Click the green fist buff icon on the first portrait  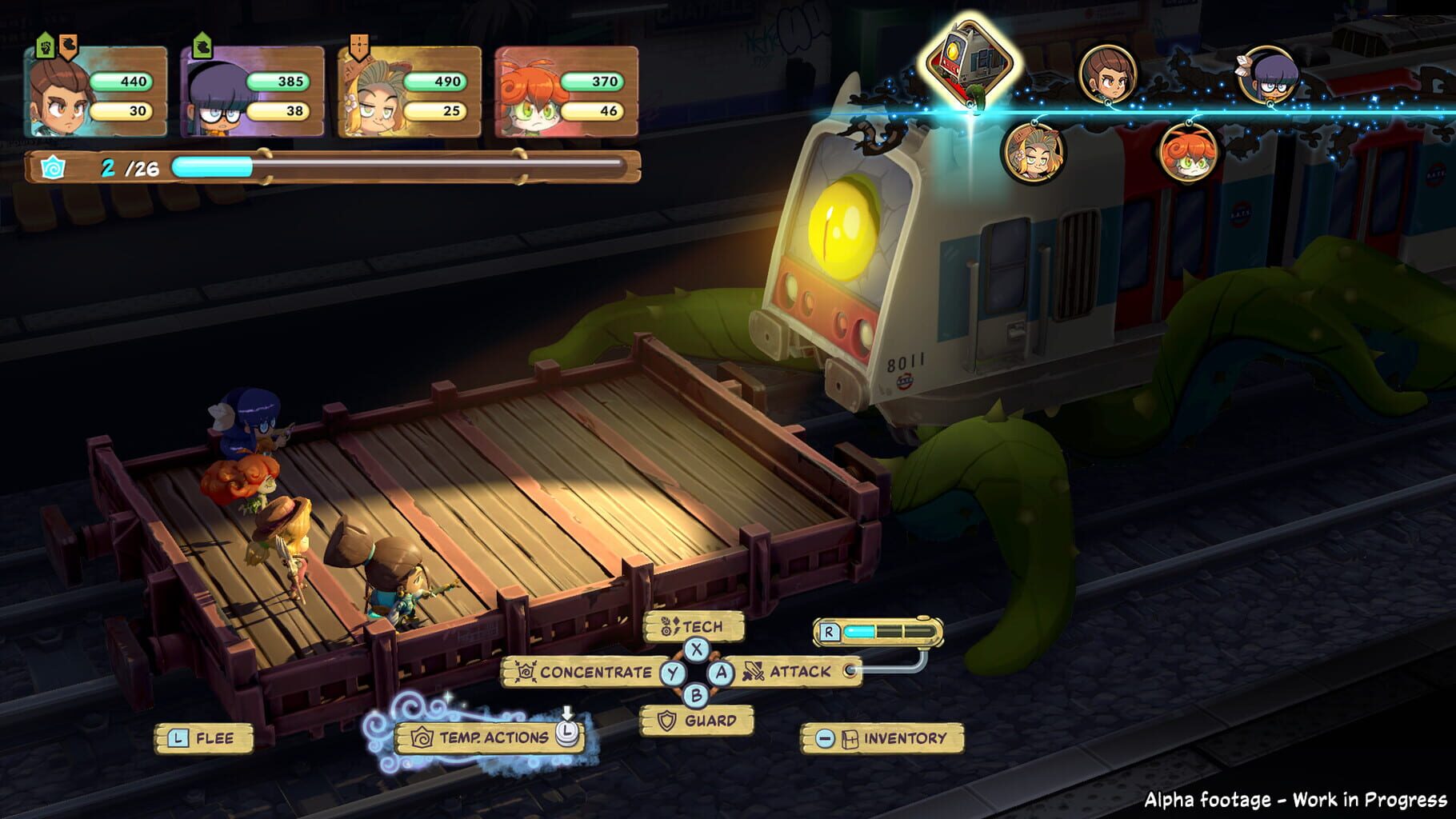[x=46, y=46]
